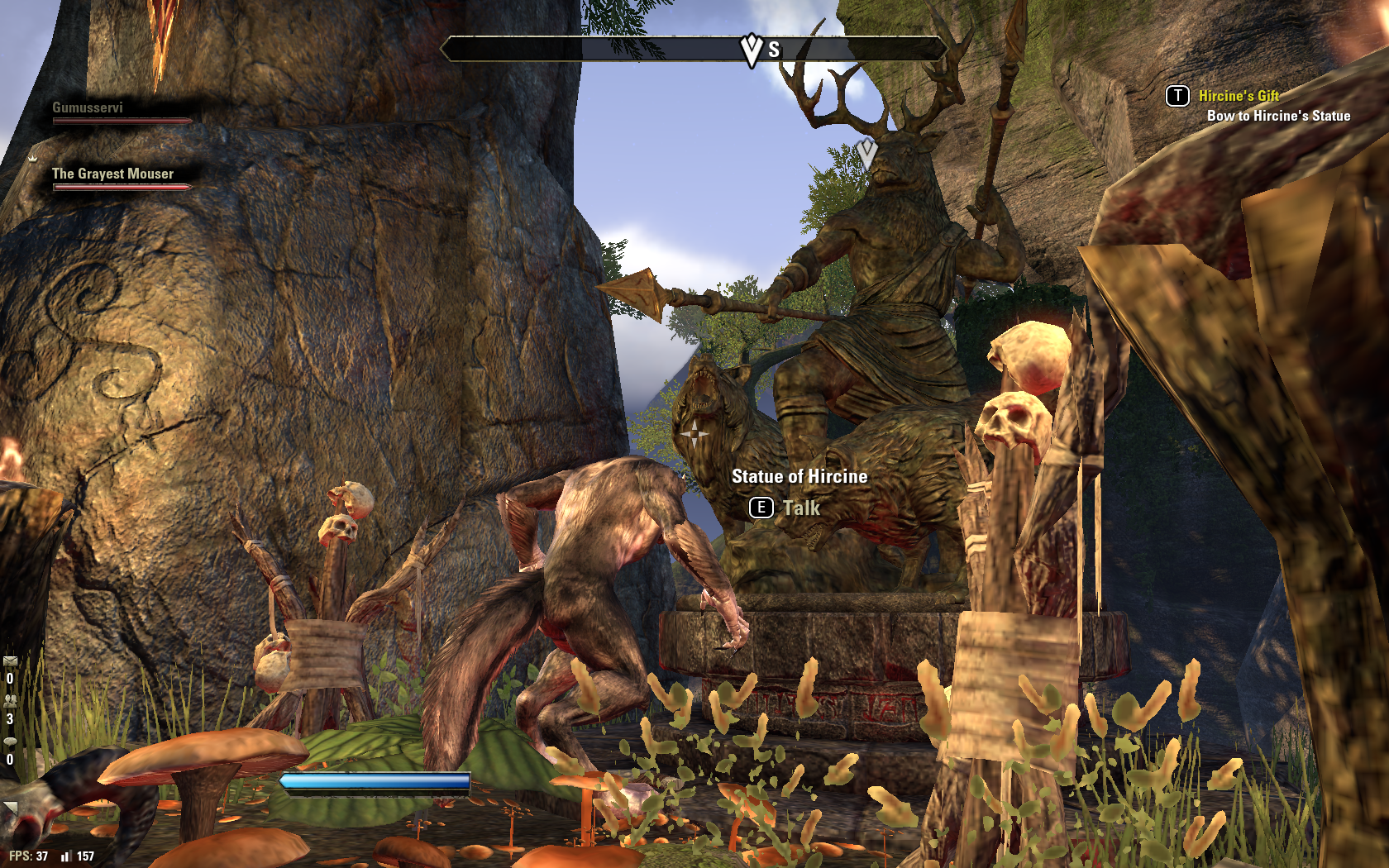Click the chat bubble notification icon

click(x=10, y=742)
